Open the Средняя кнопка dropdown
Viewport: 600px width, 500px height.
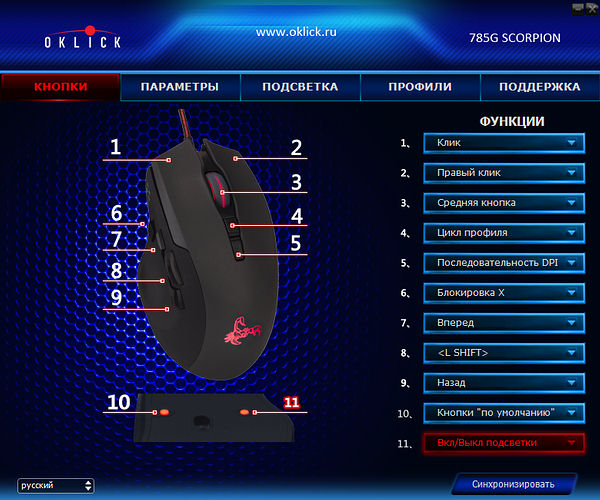coord(503,203)
